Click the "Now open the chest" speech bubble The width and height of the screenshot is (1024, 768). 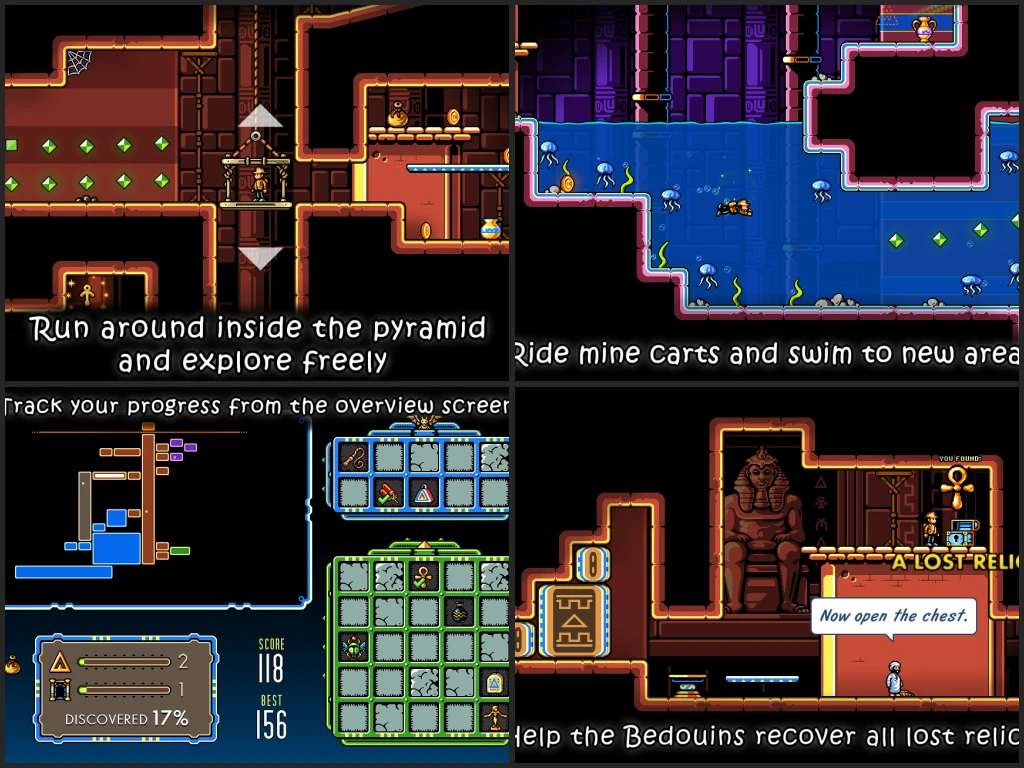pos(892,616)
